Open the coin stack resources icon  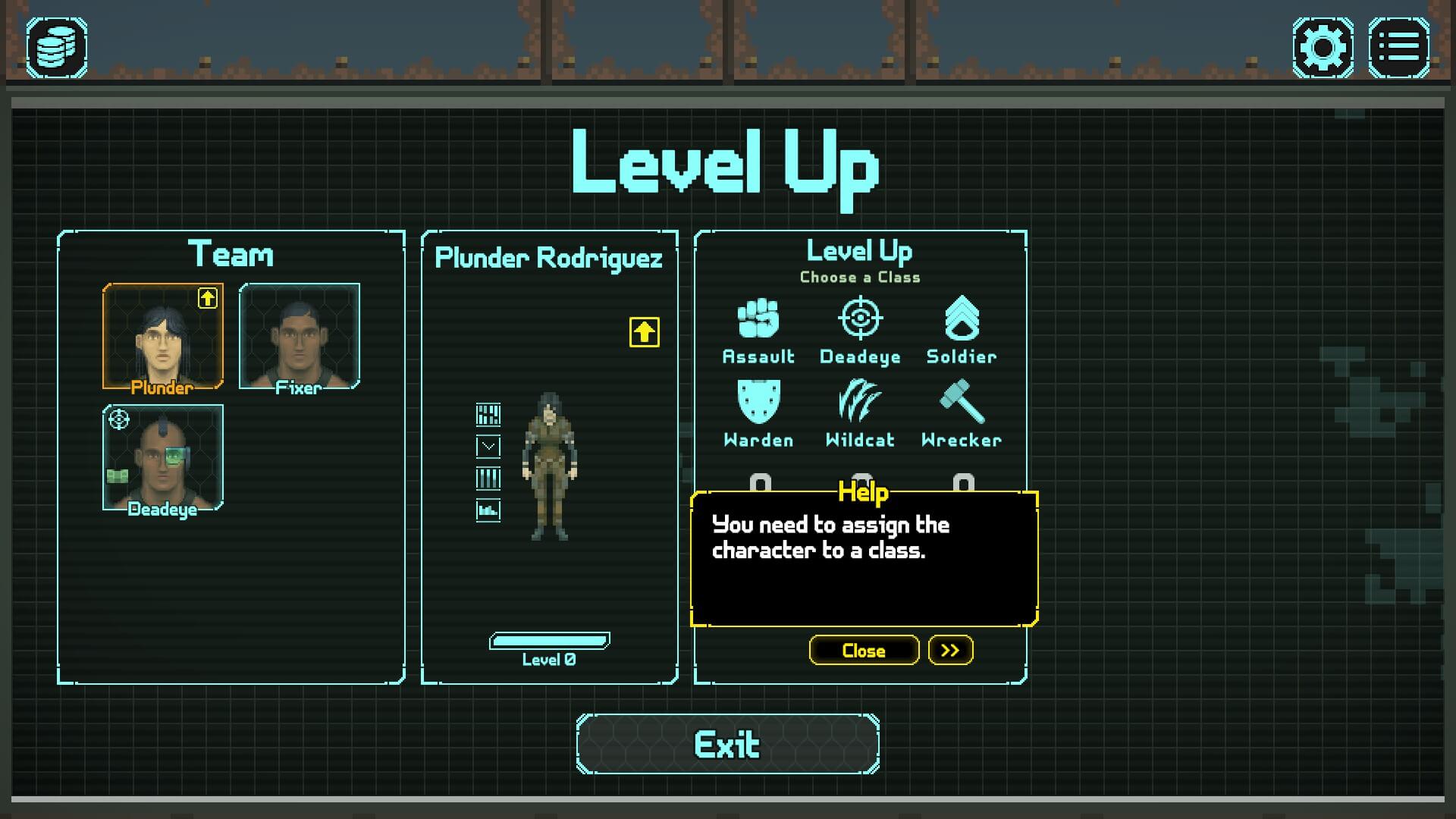pos(57,48)
